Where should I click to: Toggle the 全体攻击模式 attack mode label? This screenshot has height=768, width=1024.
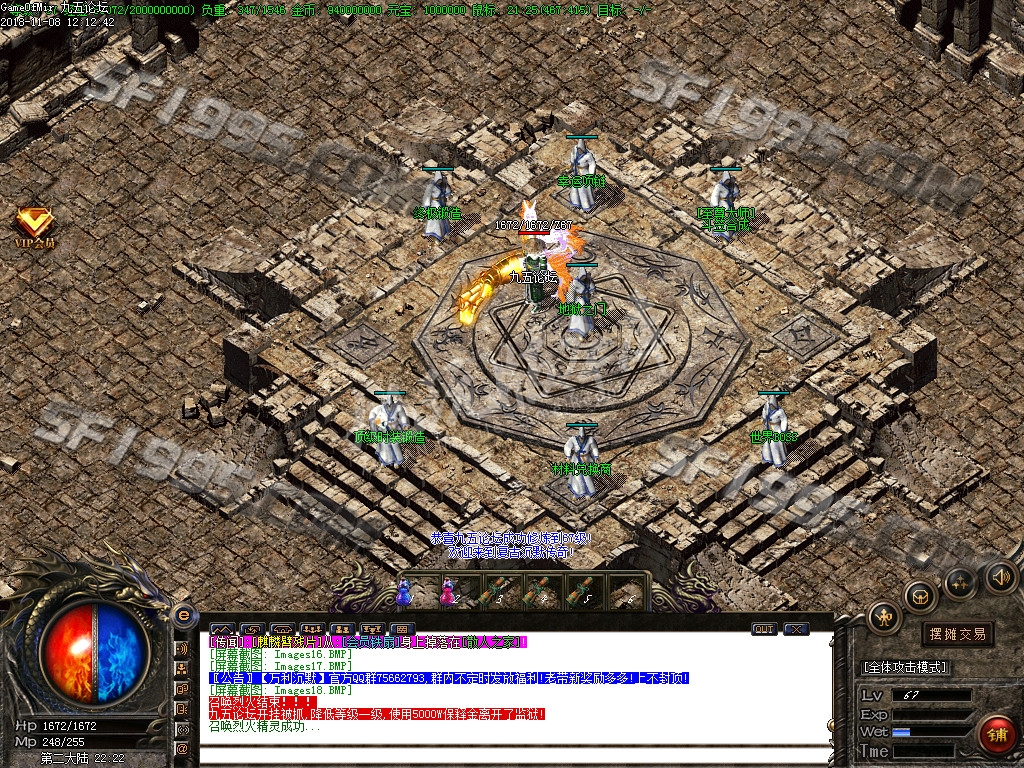click(x=905, y=667)
